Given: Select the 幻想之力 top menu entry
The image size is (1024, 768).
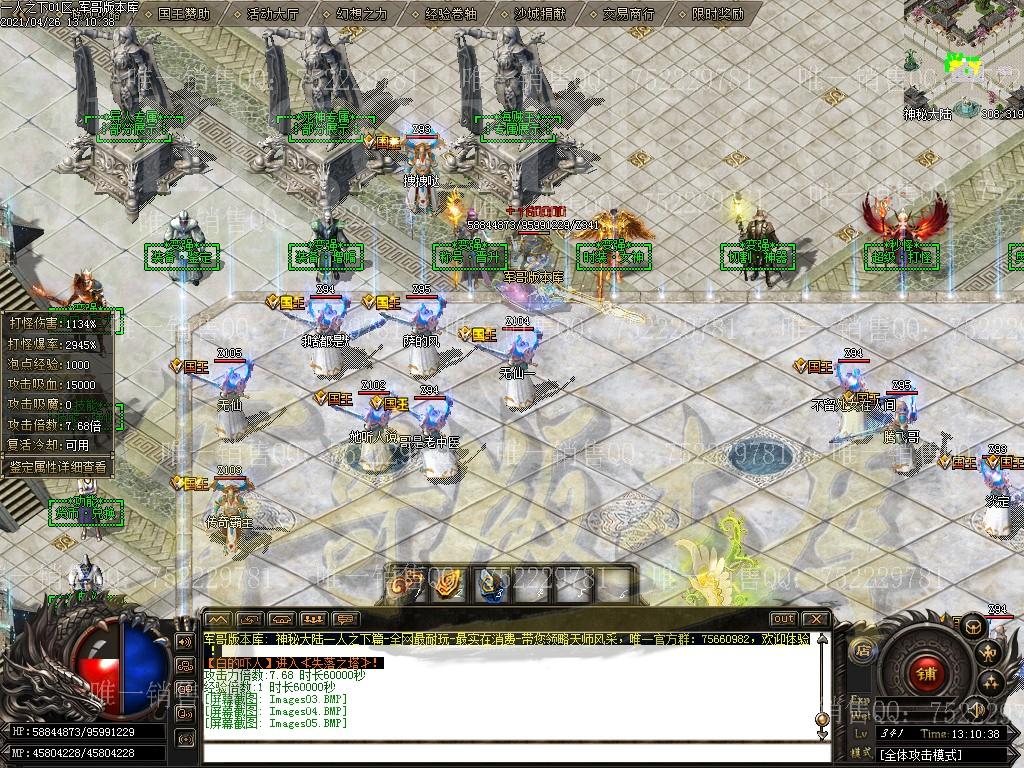Looking at the screenshot, I should tap(361, 14).
